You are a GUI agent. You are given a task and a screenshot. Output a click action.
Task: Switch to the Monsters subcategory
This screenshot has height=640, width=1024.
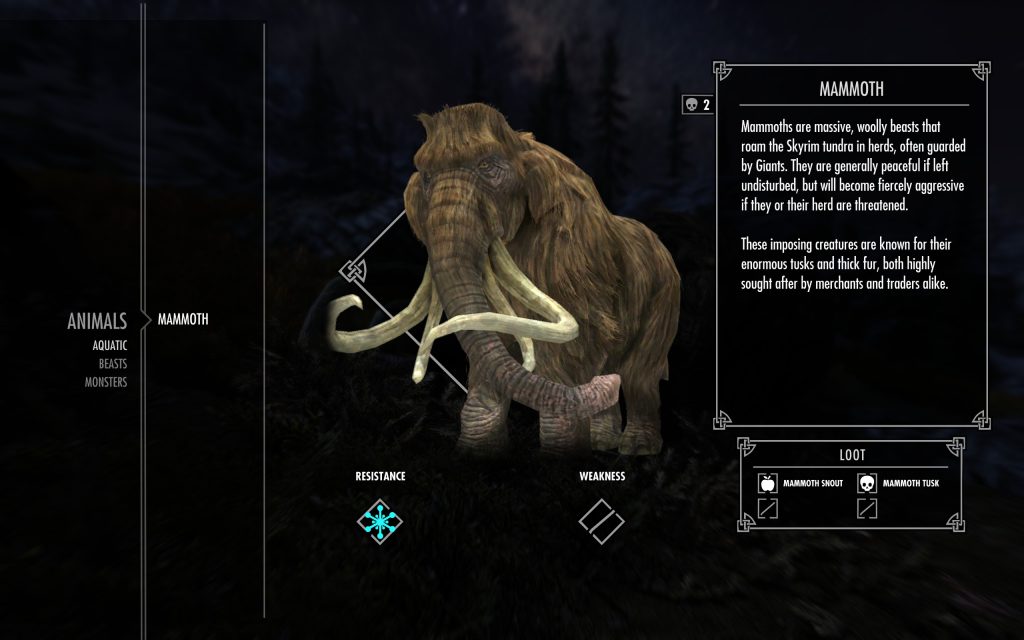[106, 381]
